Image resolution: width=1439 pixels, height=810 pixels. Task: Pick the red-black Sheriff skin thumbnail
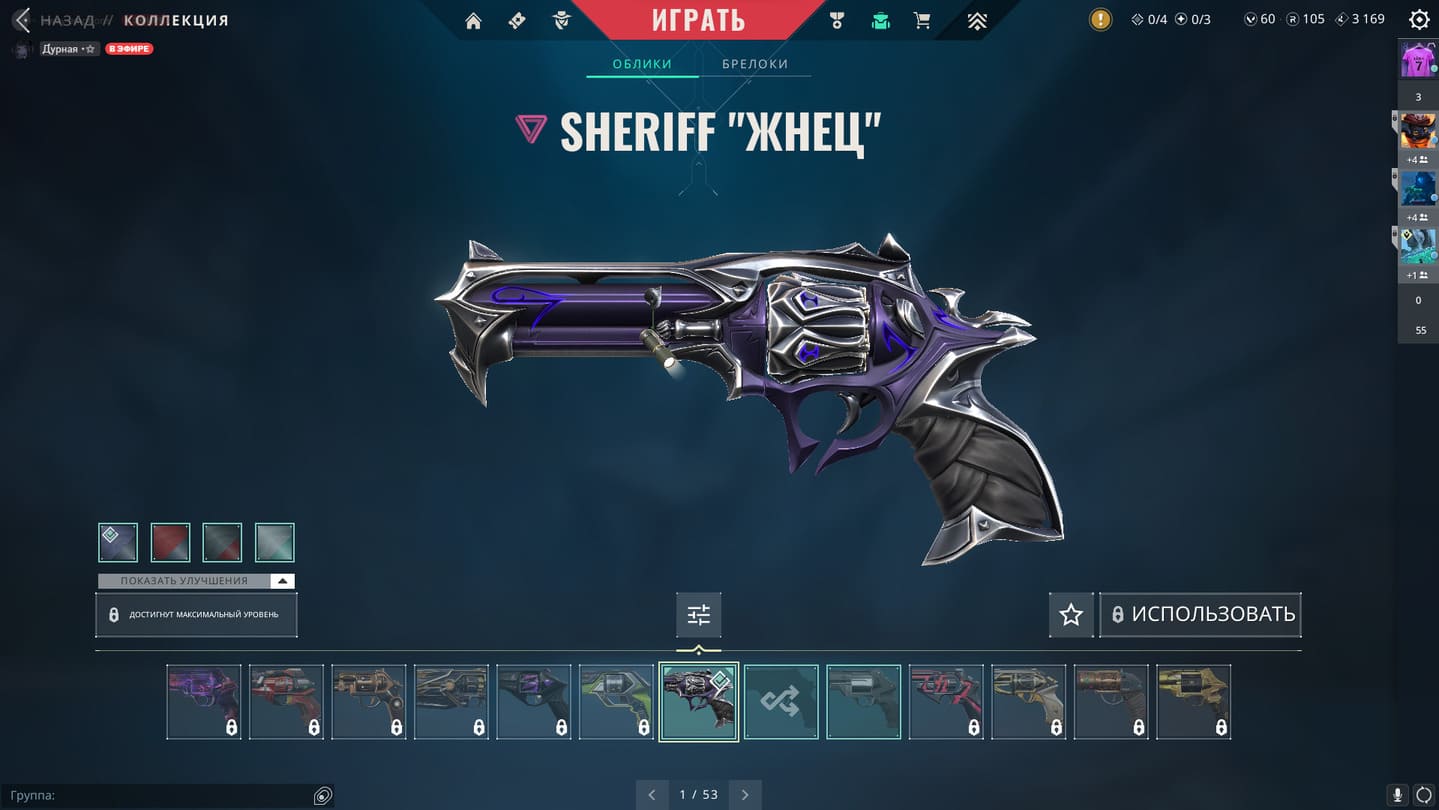click(x=946, y=702)
